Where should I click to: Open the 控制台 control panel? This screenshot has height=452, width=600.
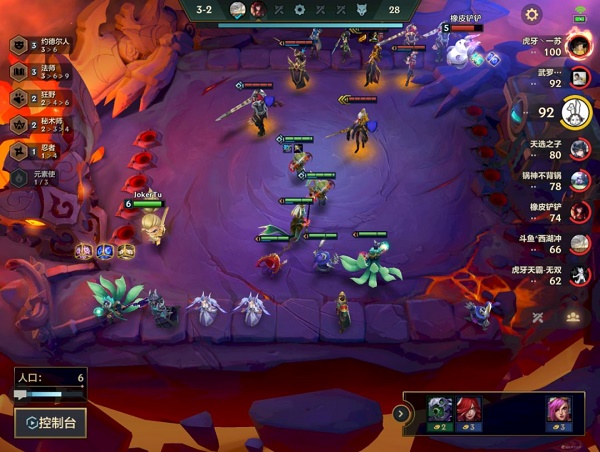tap(50, 423)
